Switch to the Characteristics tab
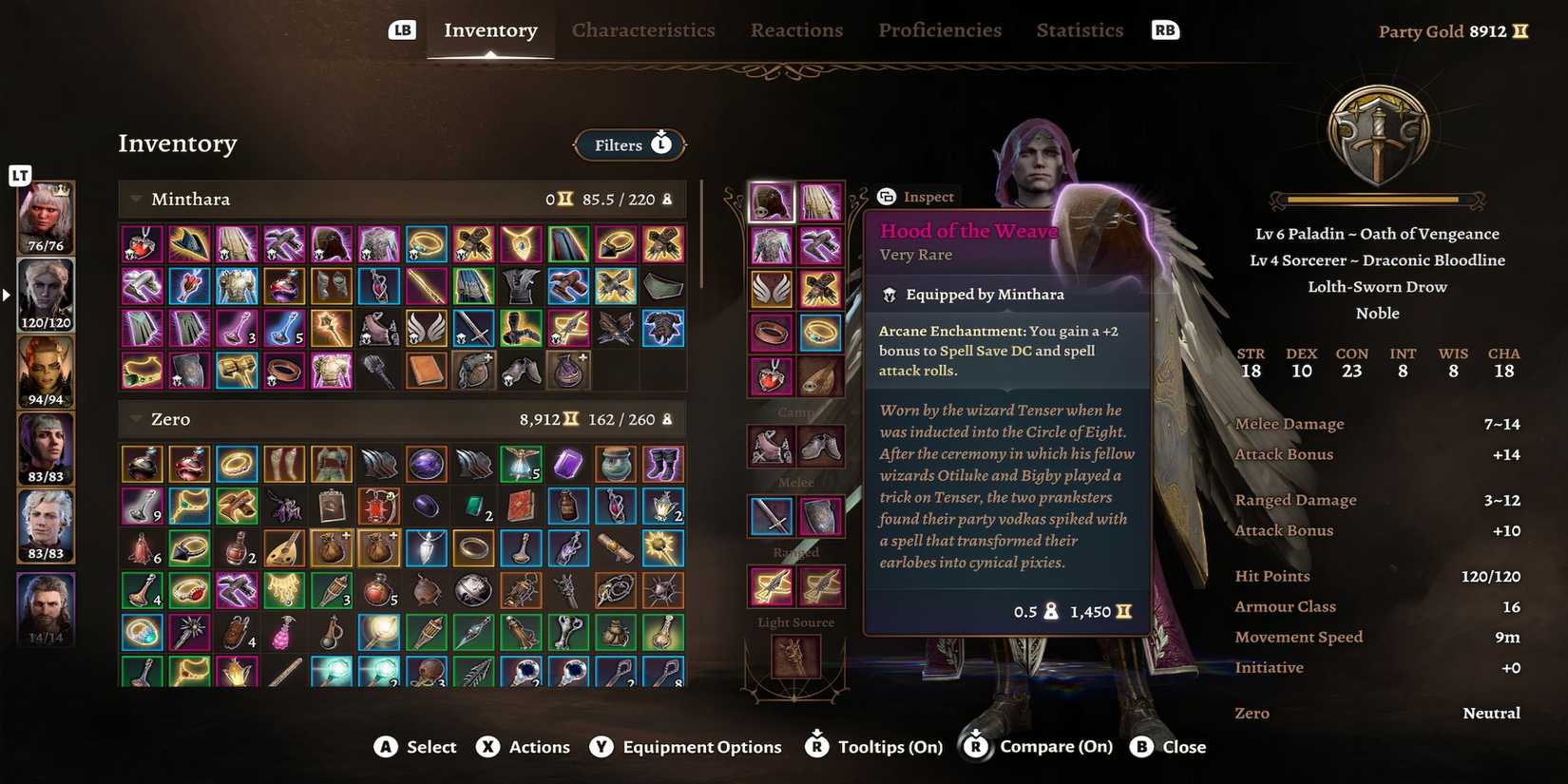1568x784 pixels. coord(643,29)
